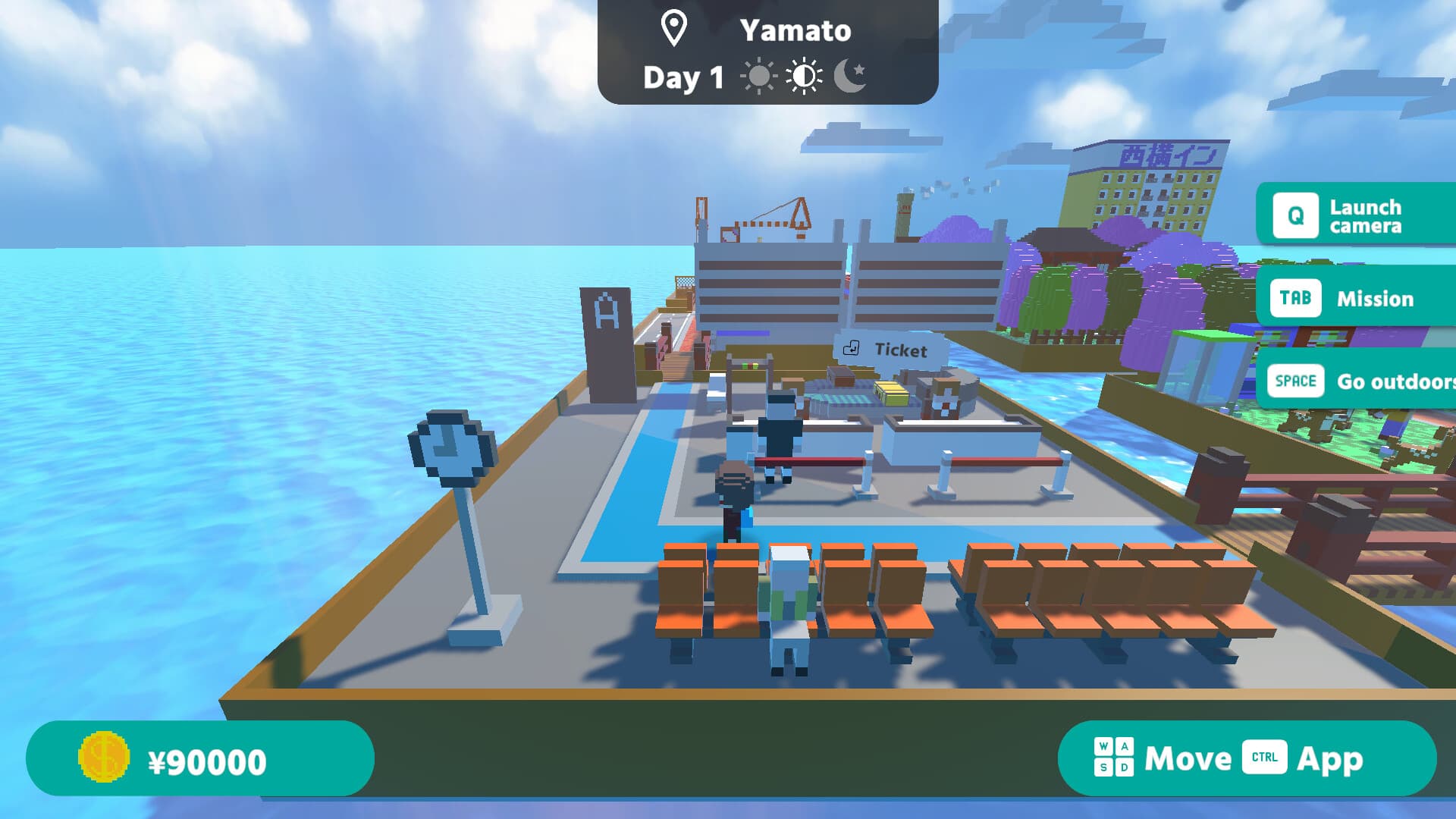Click the WASD movement keys icon
1456x819 pixels.
1113,758
